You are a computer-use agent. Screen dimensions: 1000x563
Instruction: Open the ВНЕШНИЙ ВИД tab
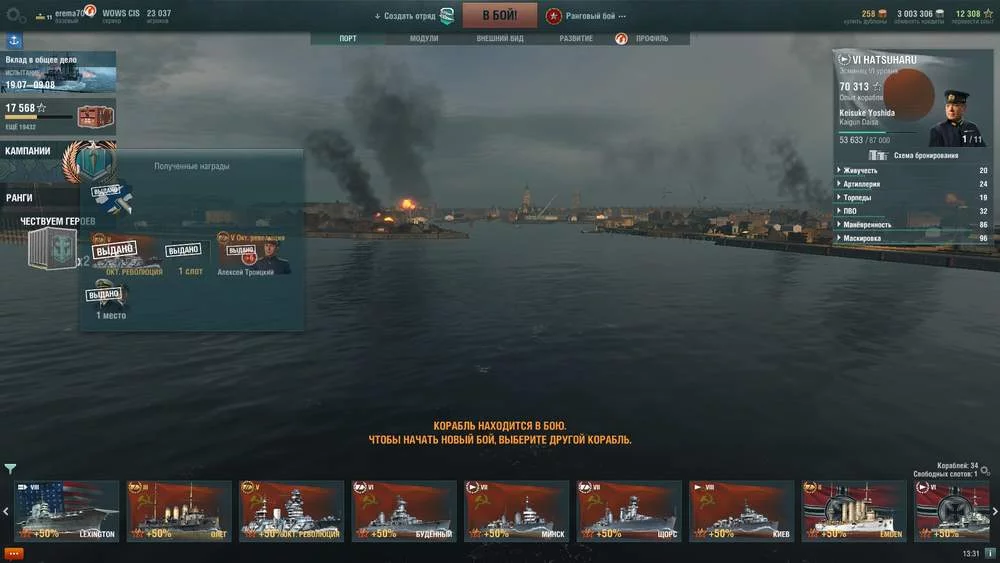click(x=500, y=39)
